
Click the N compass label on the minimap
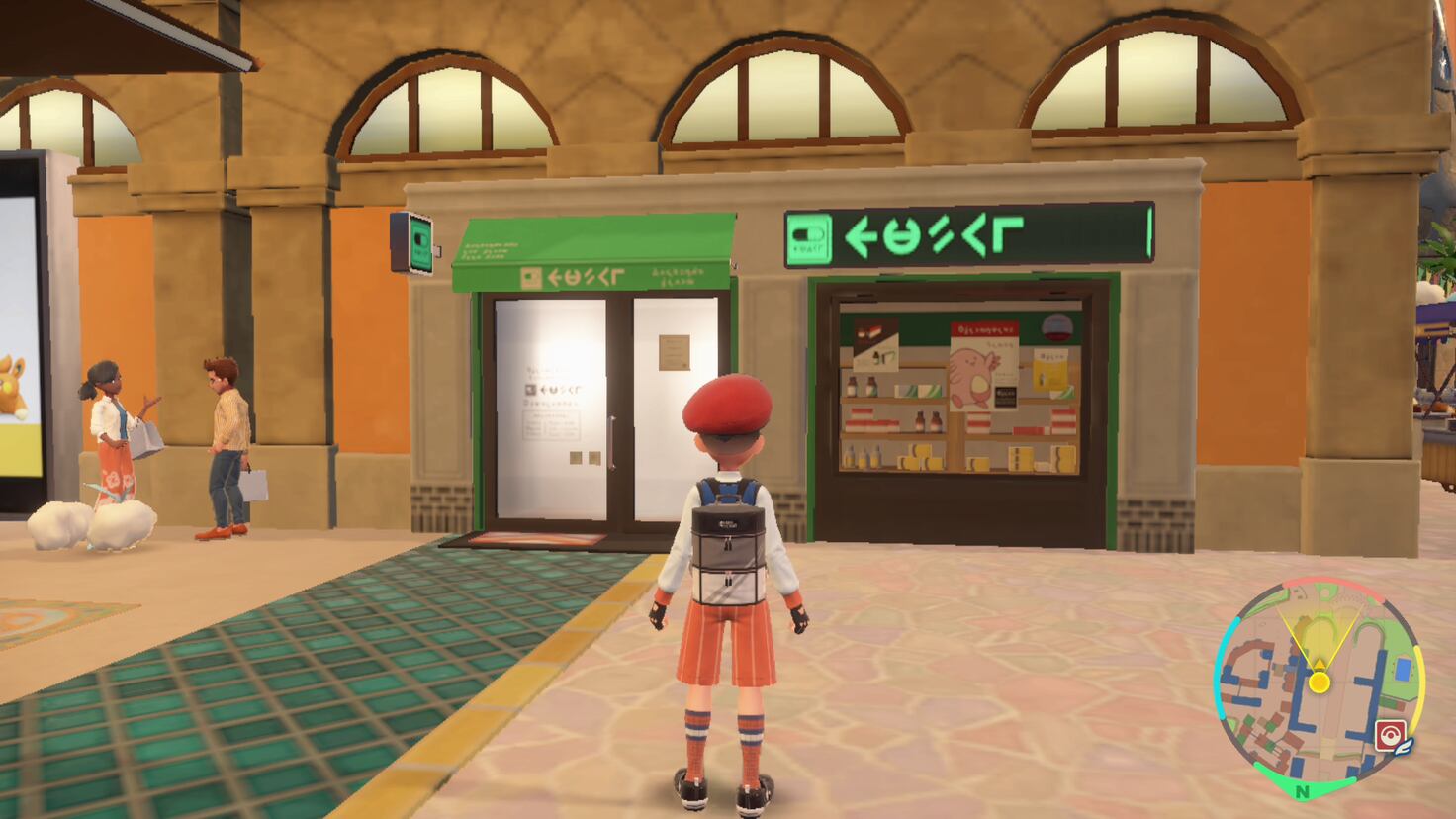click(x=1302, y=792)
